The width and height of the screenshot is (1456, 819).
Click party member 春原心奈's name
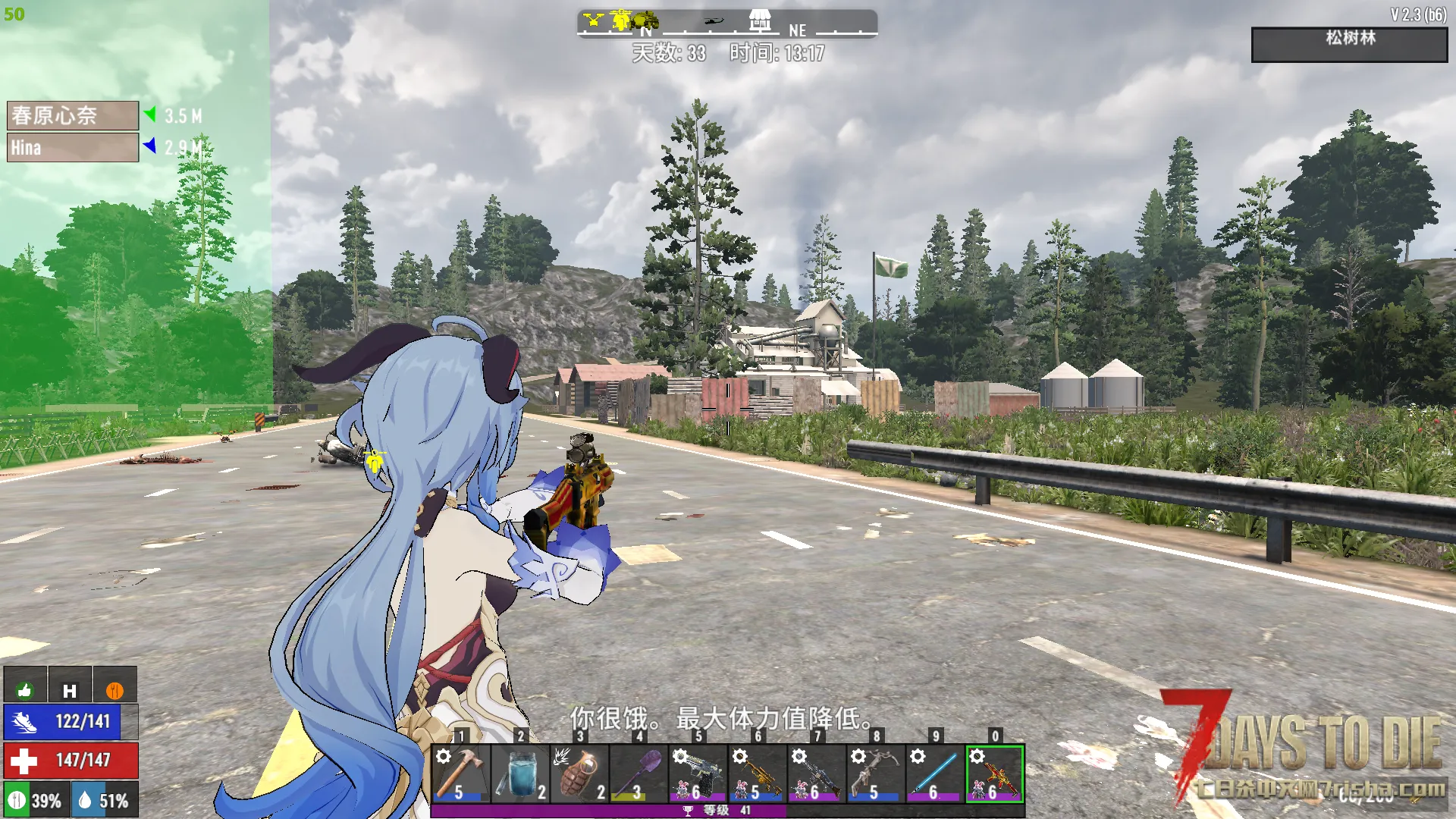pos(73,115)
